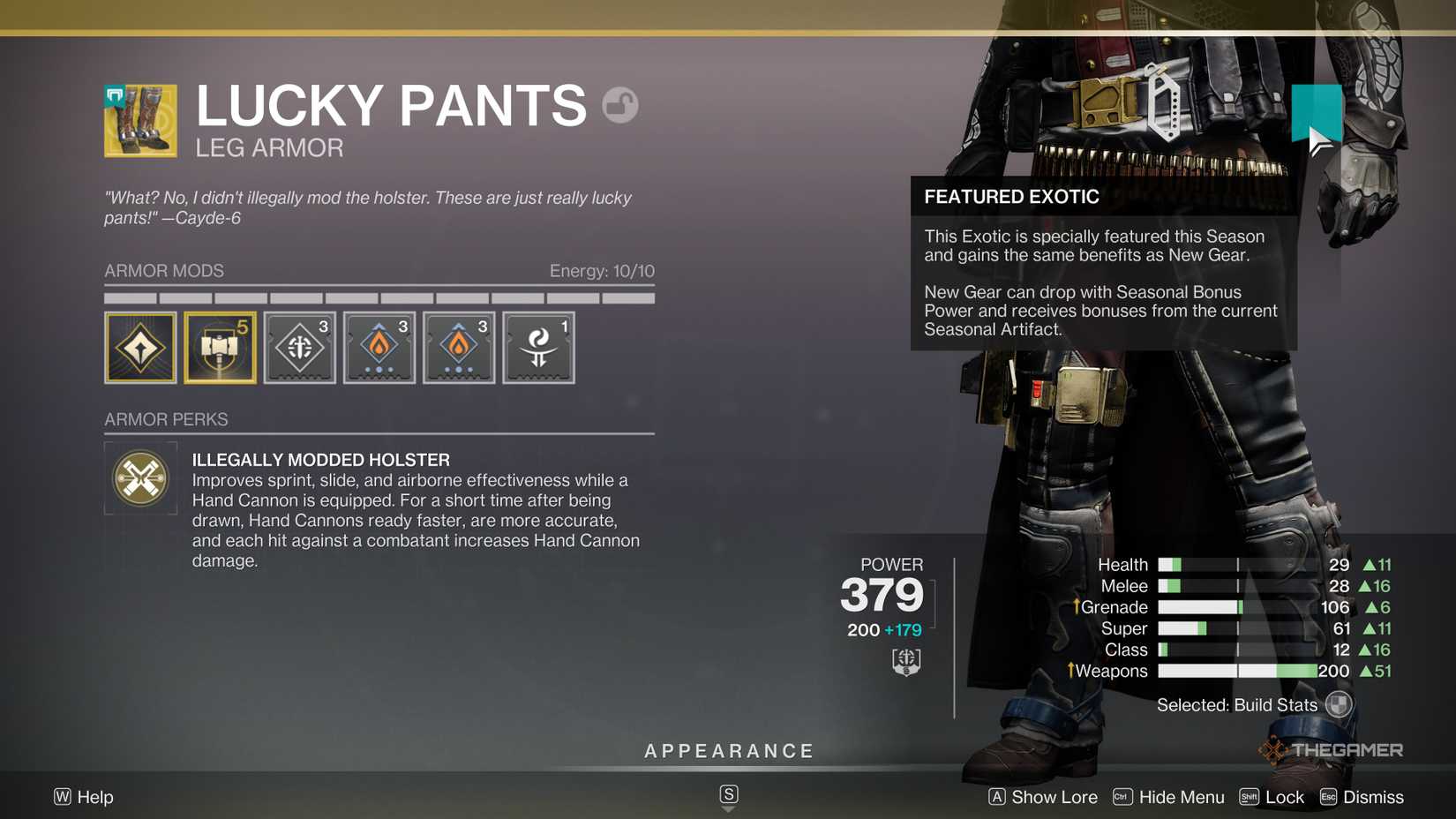
Task: Open the shield mod with 5 stack count
Action: [219, 347]
